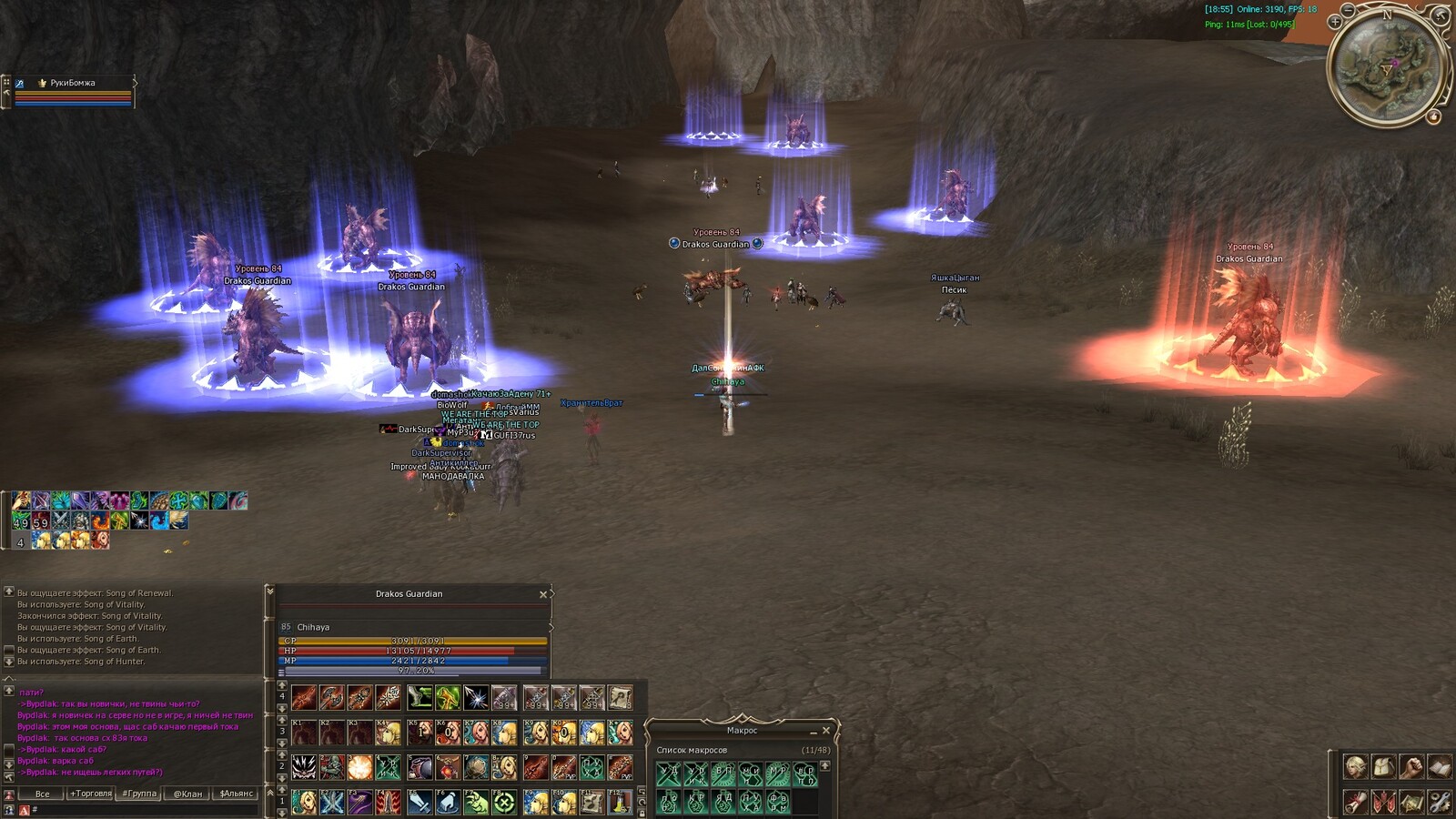Screen dimensions: 1456x819
Task: Open the inventory backpack icon
Action: pyautogui.click(x=1383, y=766)
